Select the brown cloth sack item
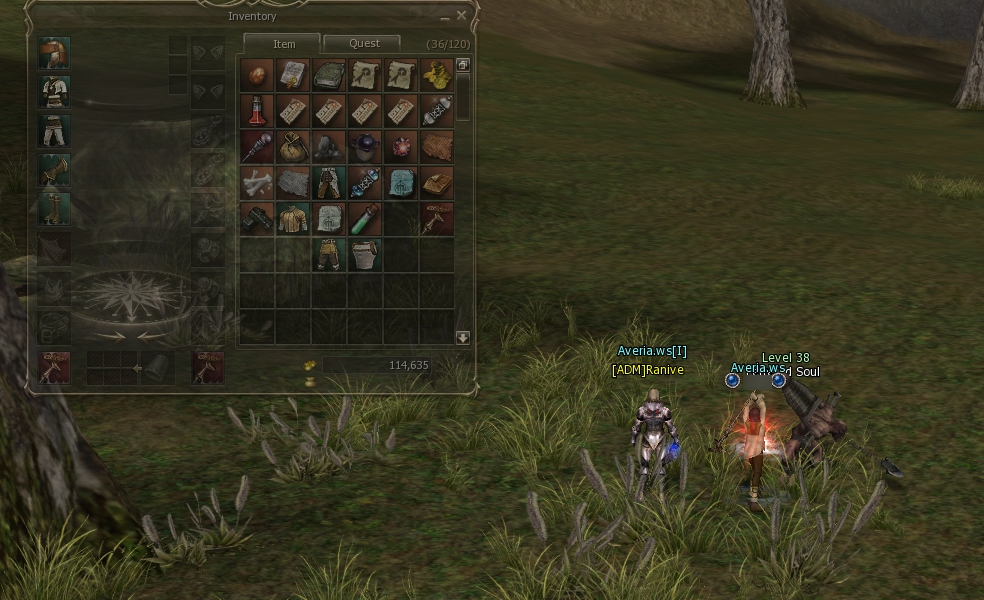The height and width of the screenshot is (600, 984). (293, 146)
